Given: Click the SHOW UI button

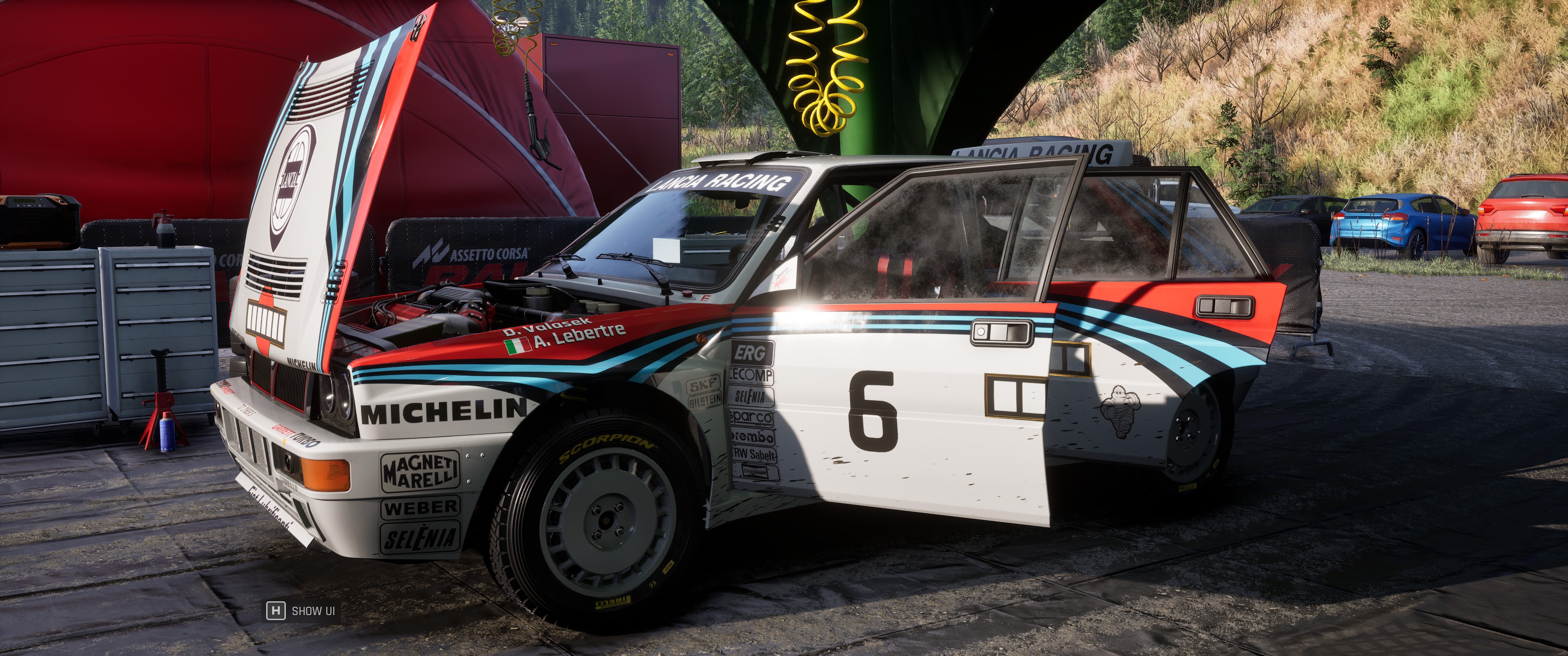Looking at the screenshot, I should point(301,610).
